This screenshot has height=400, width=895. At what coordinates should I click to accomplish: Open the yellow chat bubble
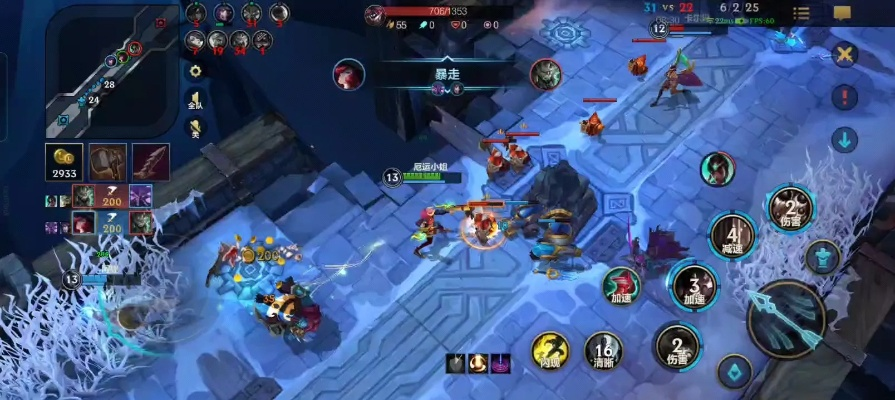tap(842, 13)
